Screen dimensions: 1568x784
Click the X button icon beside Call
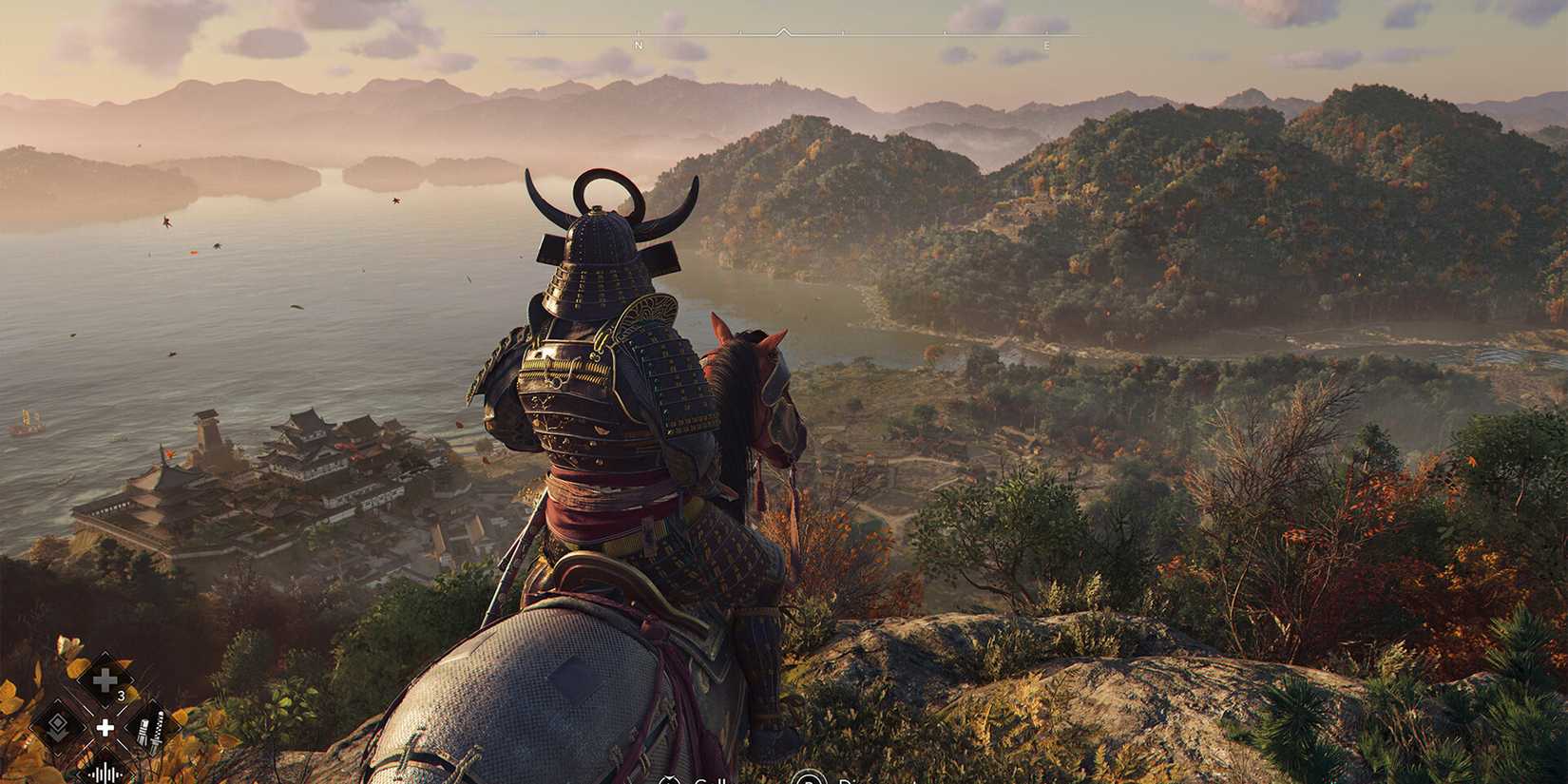click(x=669, y=779)
